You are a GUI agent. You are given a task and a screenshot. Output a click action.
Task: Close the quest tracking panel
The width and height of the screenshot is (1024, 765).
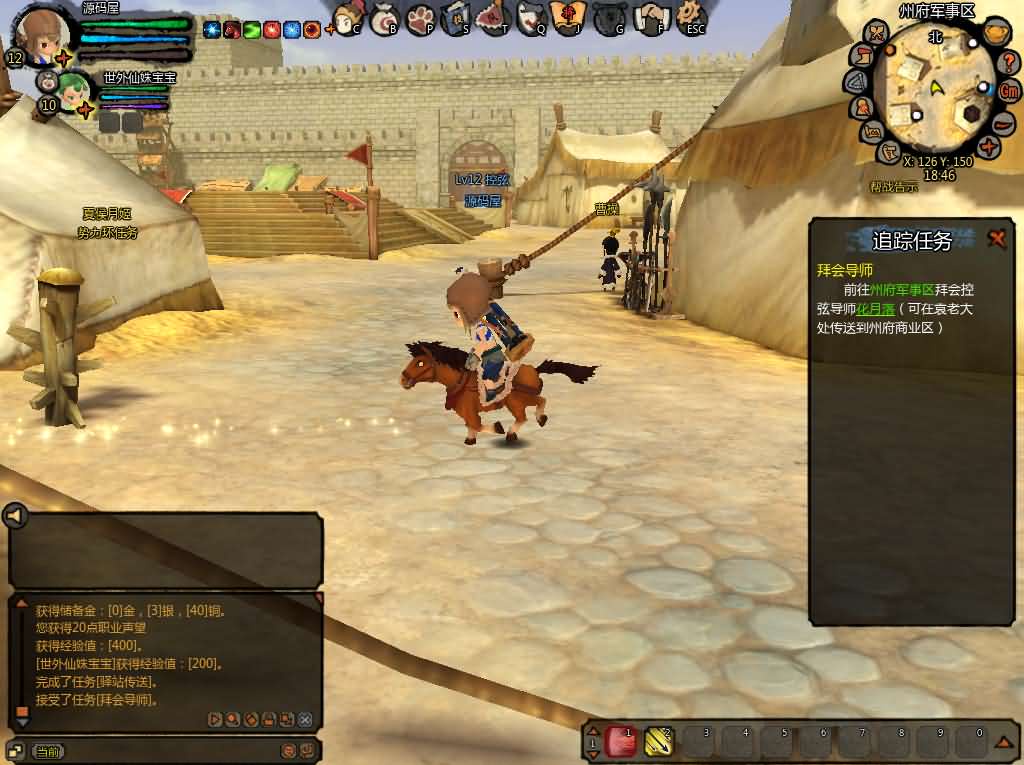(x=997, y=238)
